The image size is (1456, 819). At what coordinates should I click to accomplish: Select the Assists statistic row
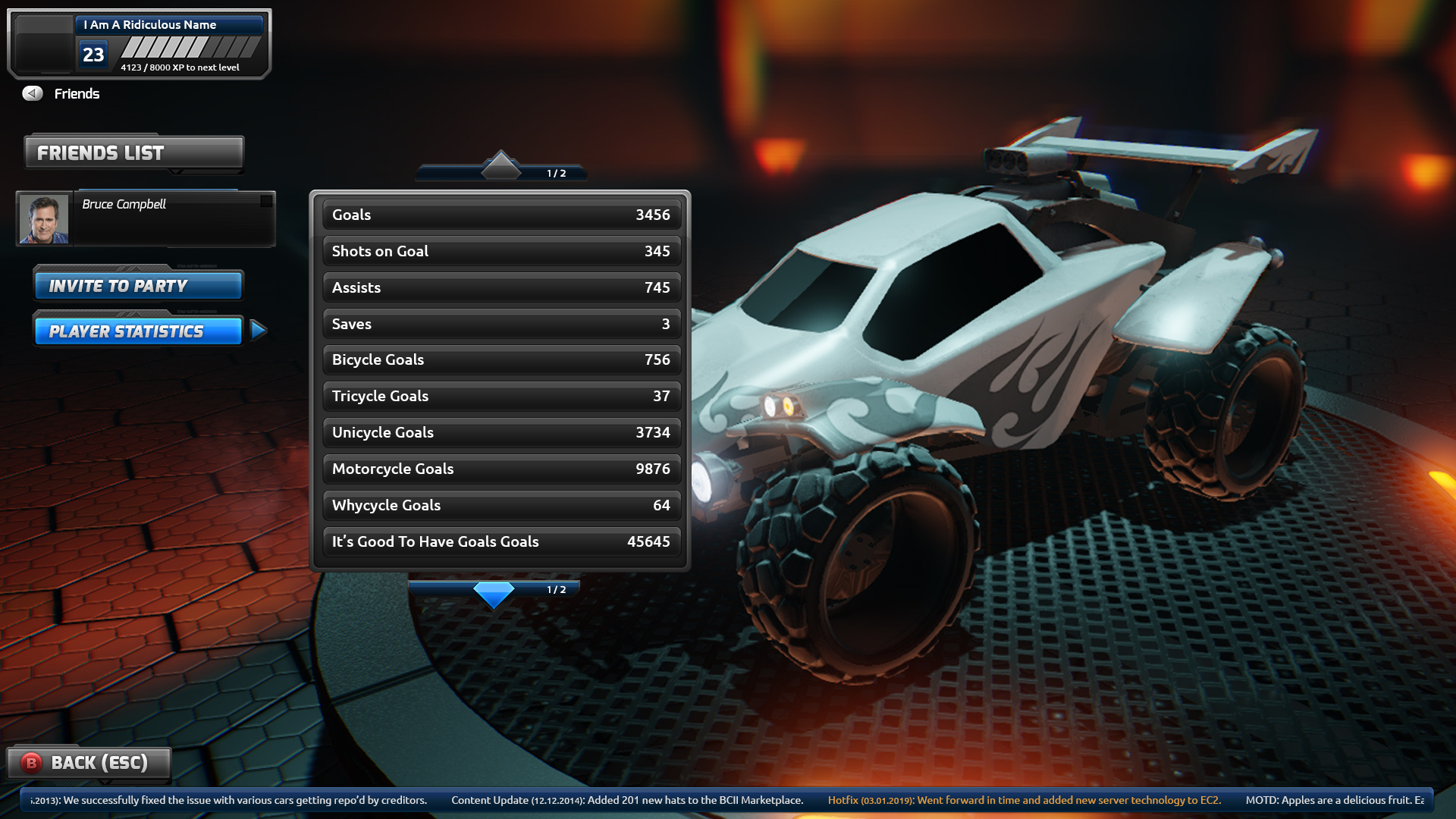point(500,287)
